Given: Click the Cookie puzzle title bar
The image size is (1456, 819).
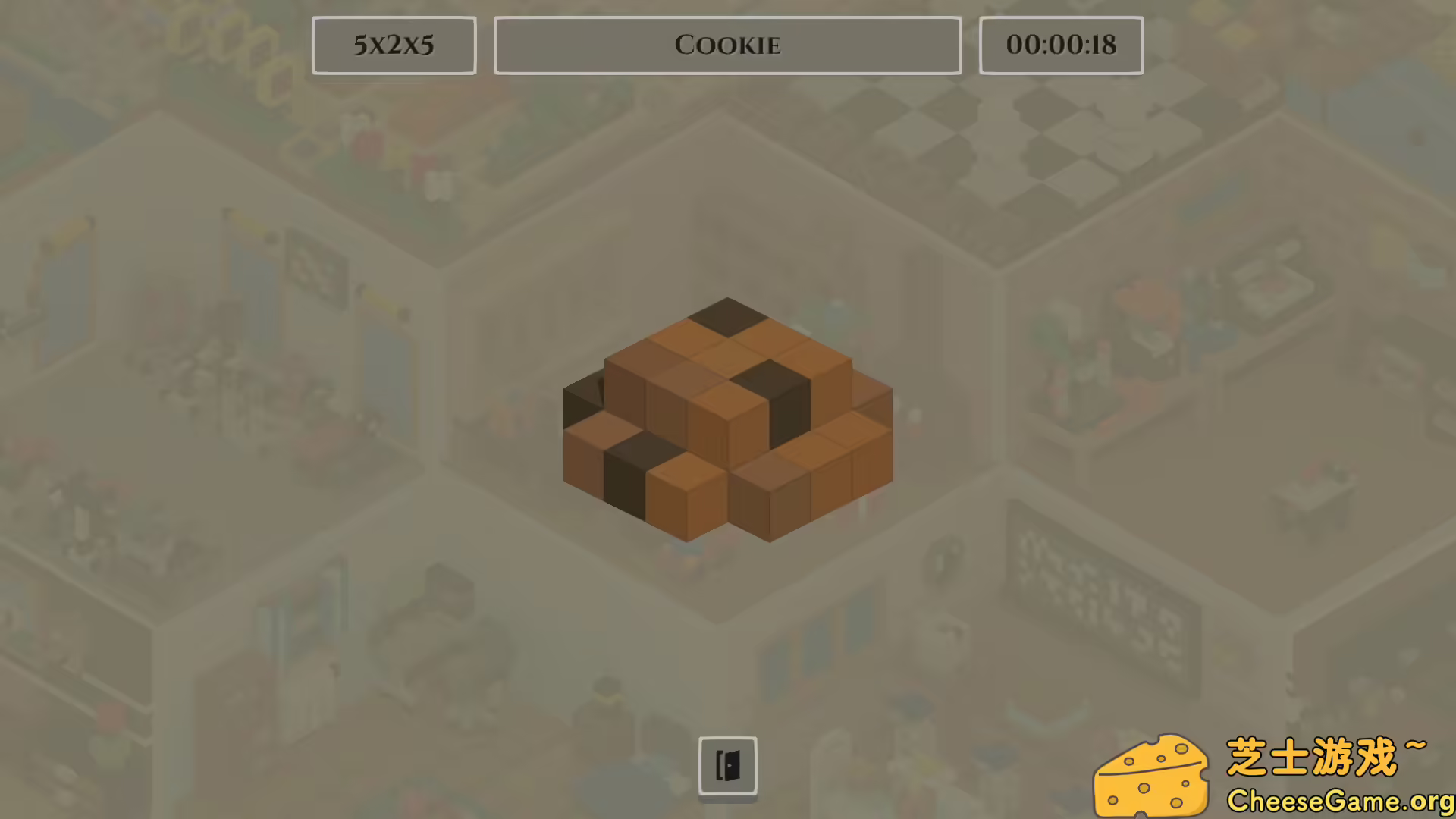Looking at the screenshot, I should [726, 45].
